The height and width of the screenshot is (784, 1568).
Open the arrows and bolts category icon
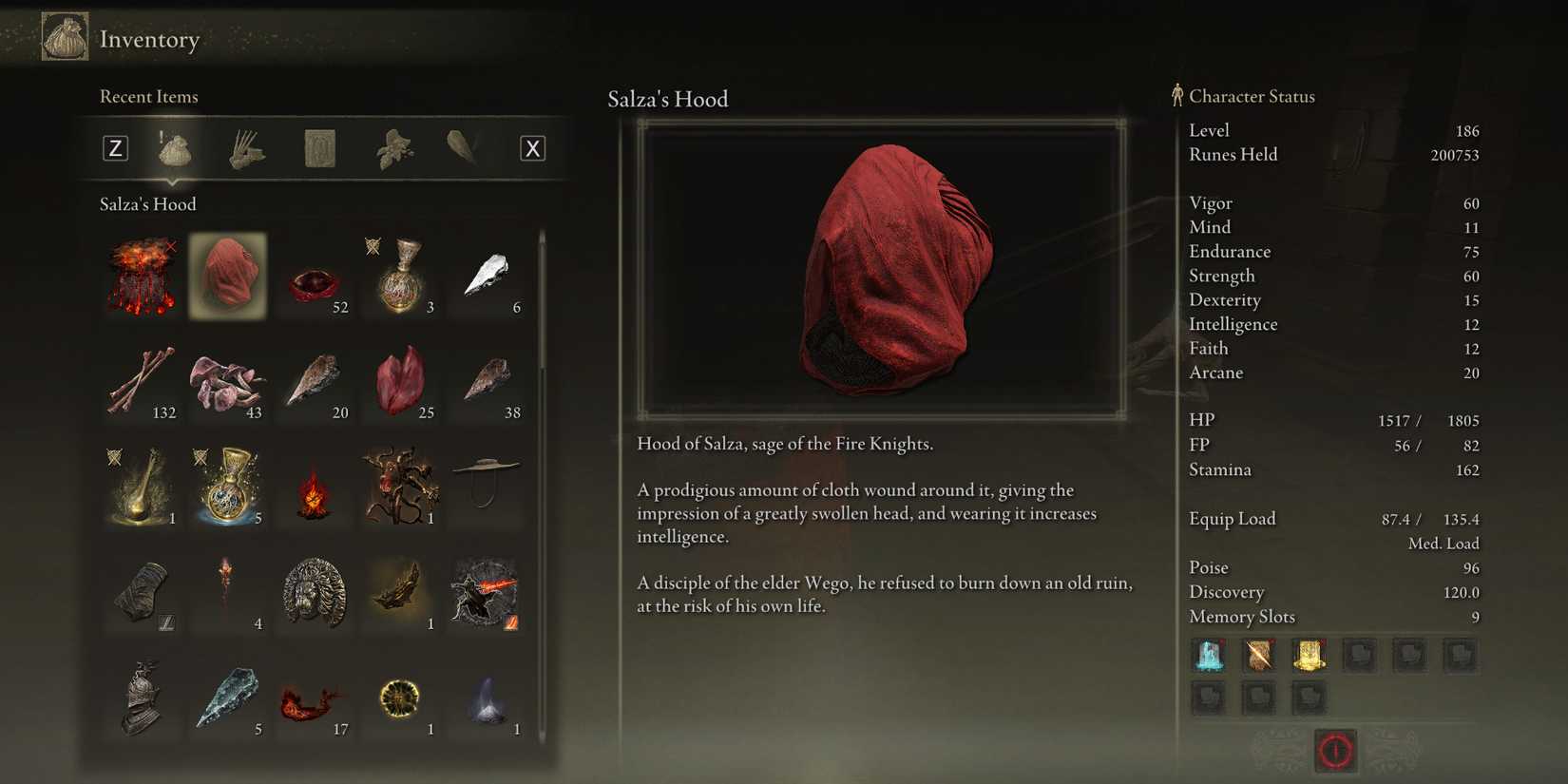[x=245, y=148]
